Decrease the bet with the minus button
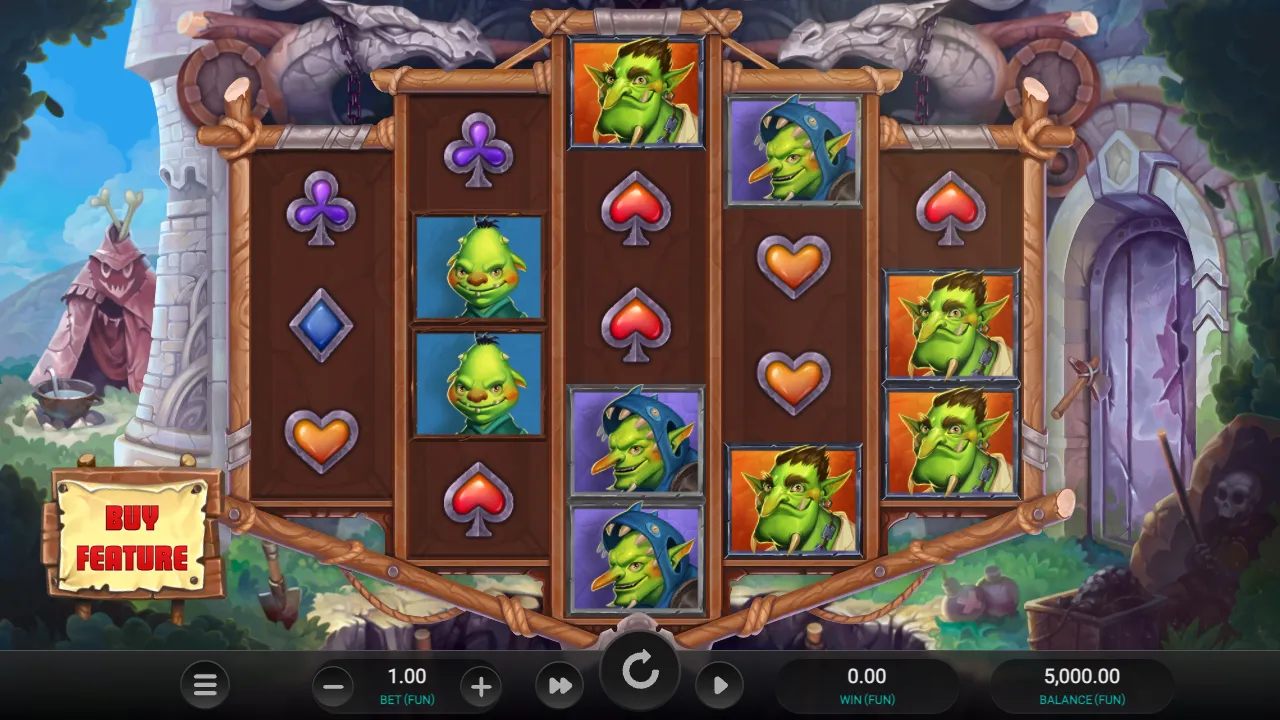Screen dimensions: 1280x720 331,685
